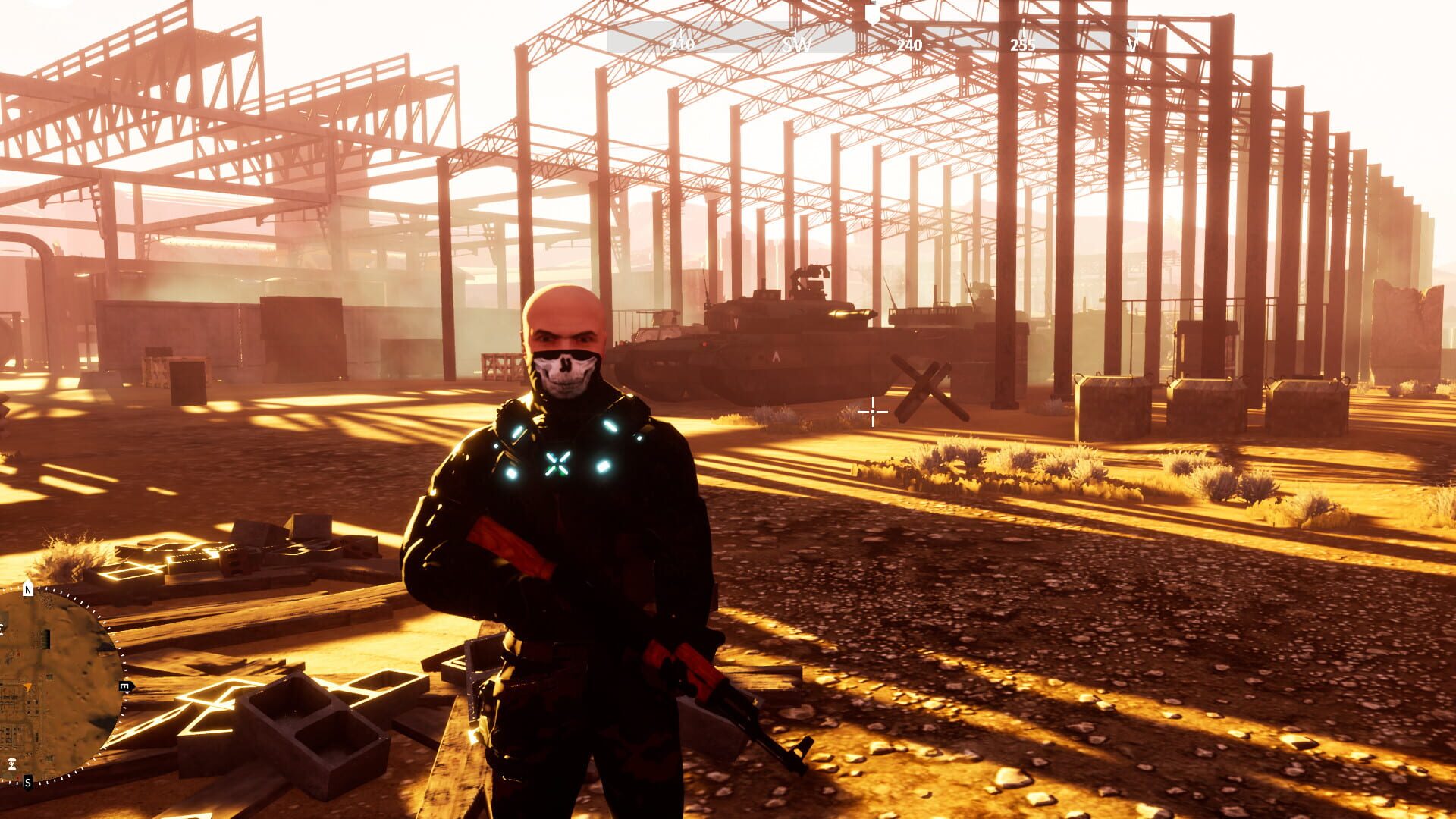Select the orange player arrow on the minimap
The image size is (1456, 819).
tap(28, 686)
